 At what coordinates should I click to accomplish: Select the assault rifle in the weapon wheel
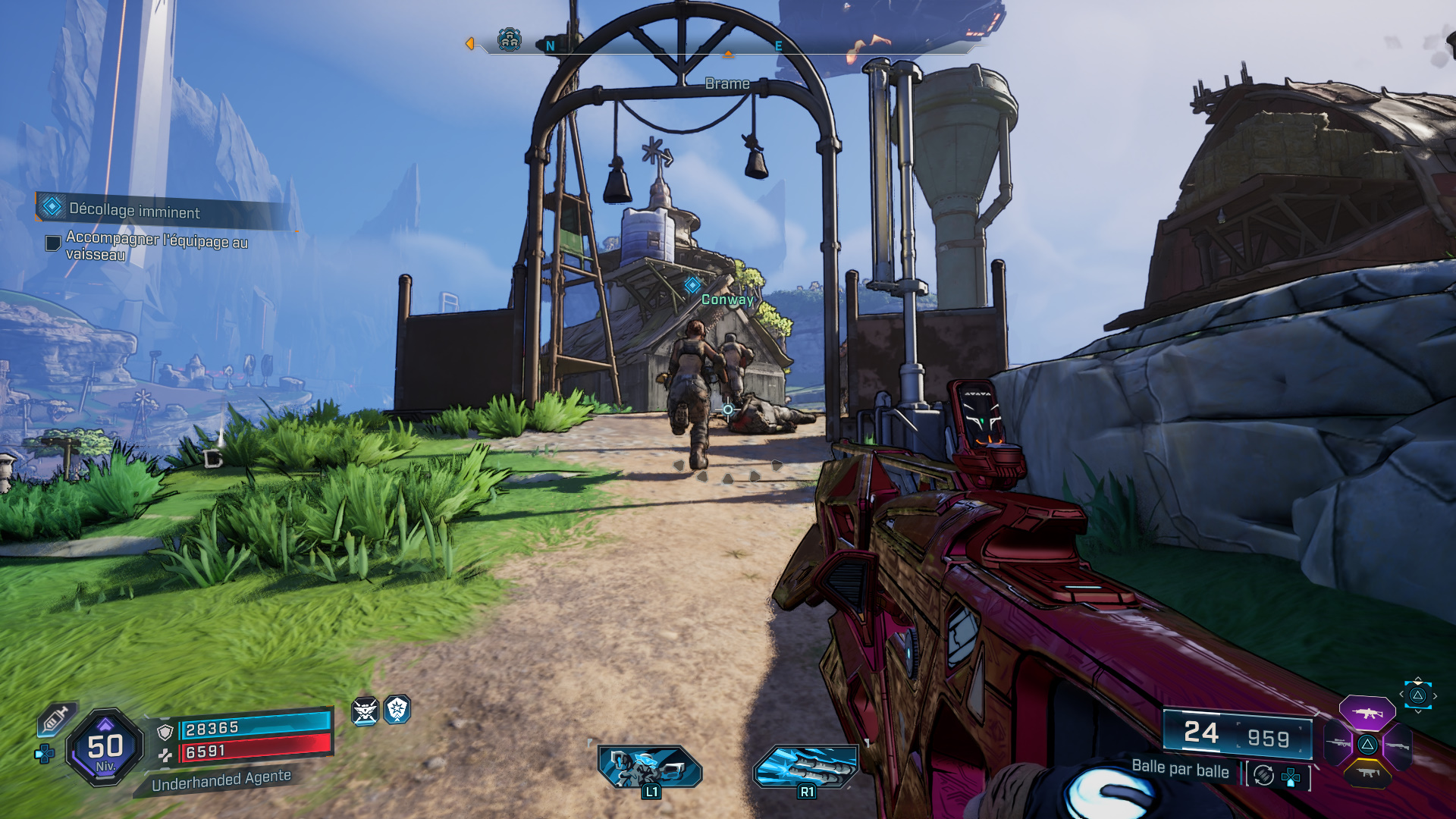click(1367, 714)
